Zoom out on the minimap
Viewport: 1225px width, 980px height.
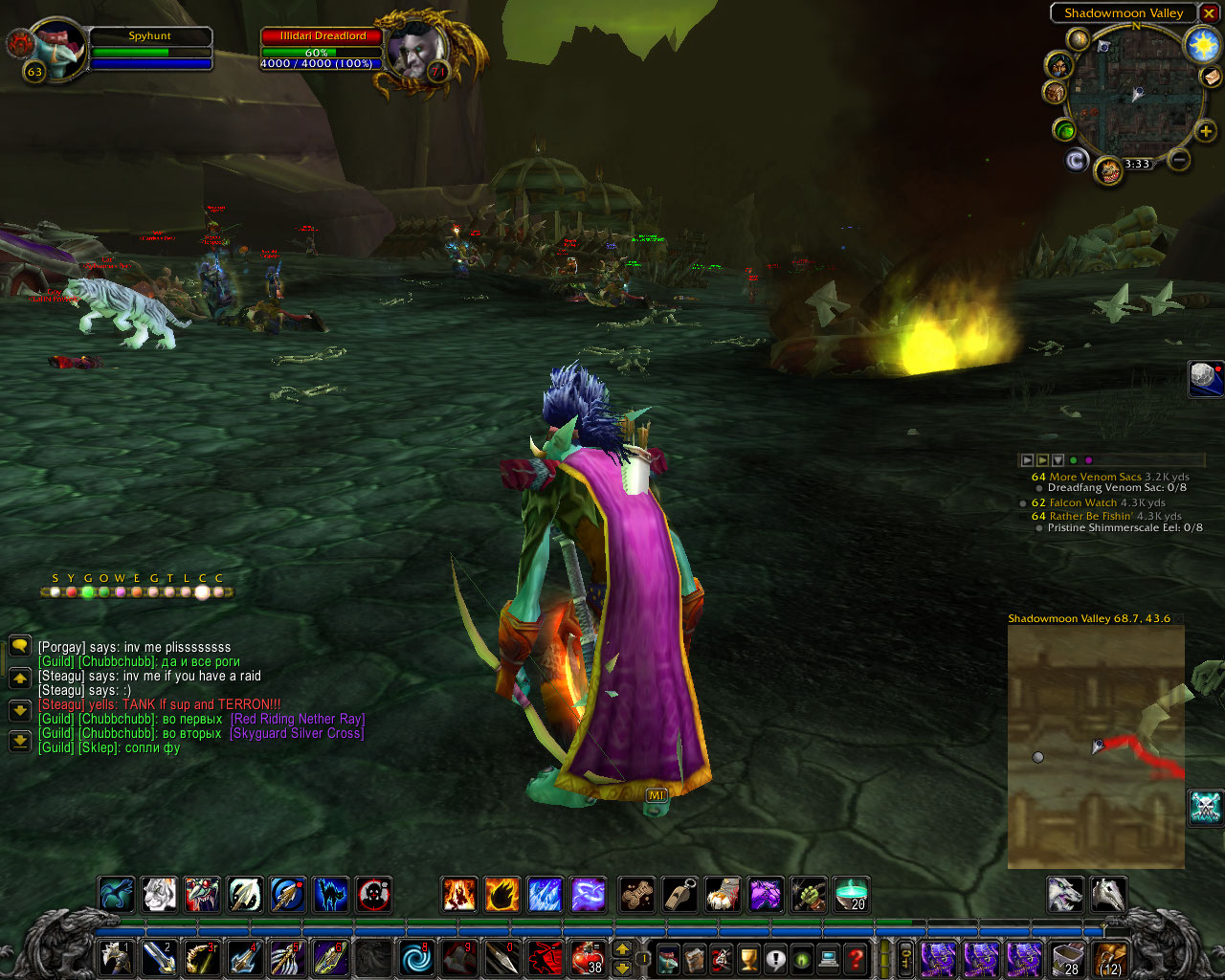coord(1179,160)
